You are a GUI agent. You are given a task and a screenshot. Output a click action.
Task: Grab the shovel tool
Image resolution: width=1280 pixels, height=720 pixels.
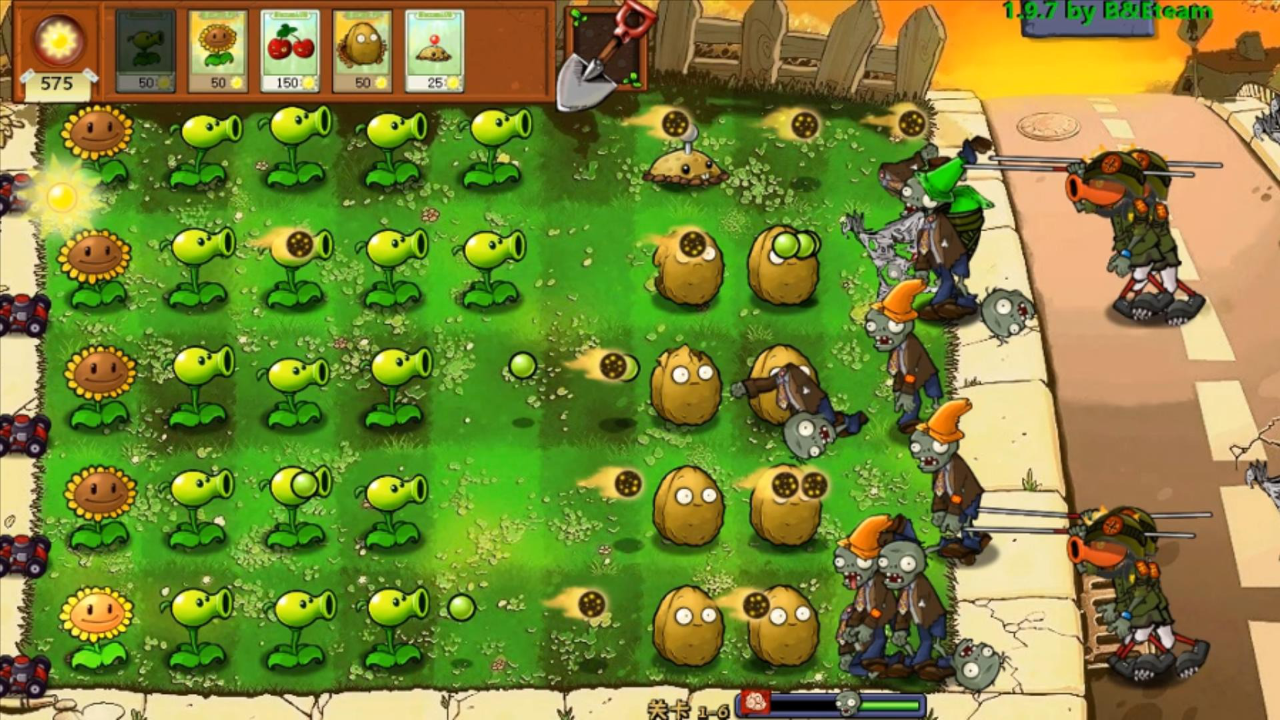597,55
